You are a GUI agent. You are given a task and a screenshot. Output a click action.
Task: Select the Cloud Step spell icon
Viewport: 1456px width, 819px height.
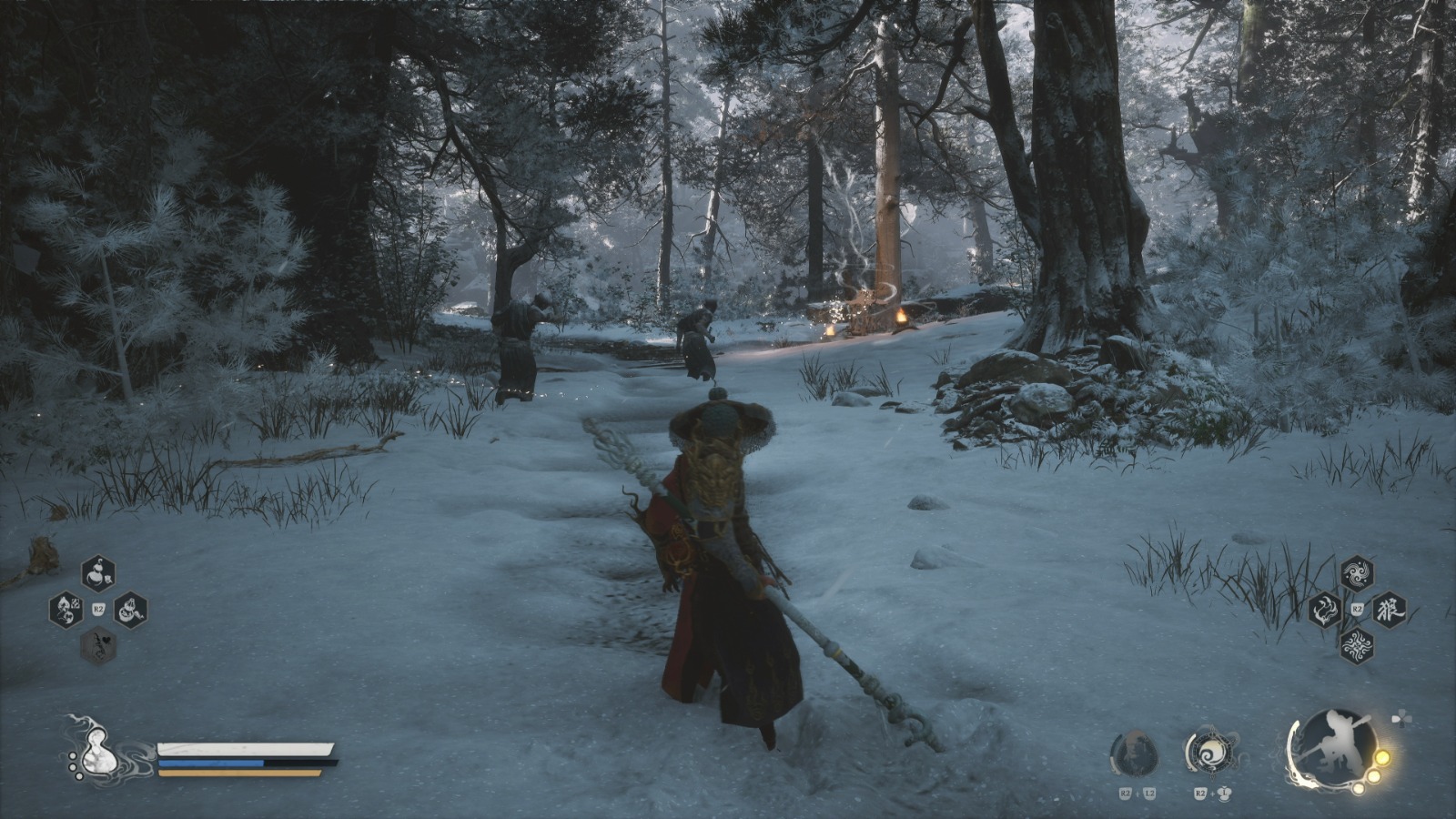click(x=1355, y=573)
